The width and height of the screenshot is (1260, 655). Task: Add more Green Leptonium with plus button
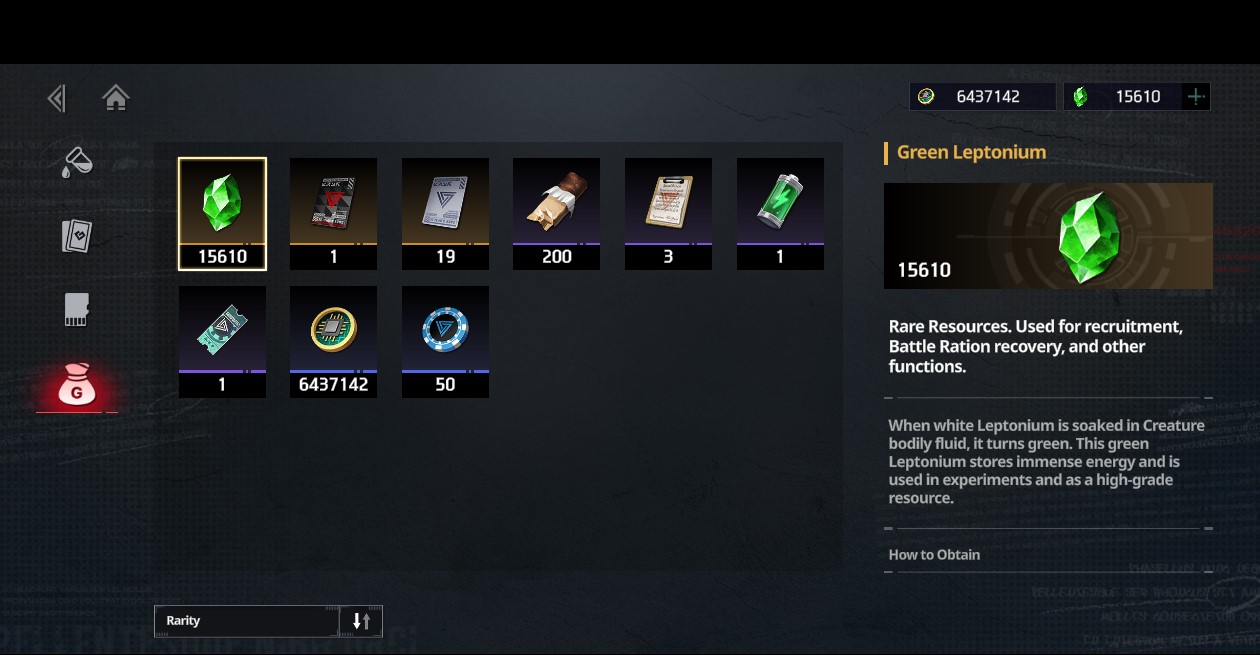(1196, 97)
